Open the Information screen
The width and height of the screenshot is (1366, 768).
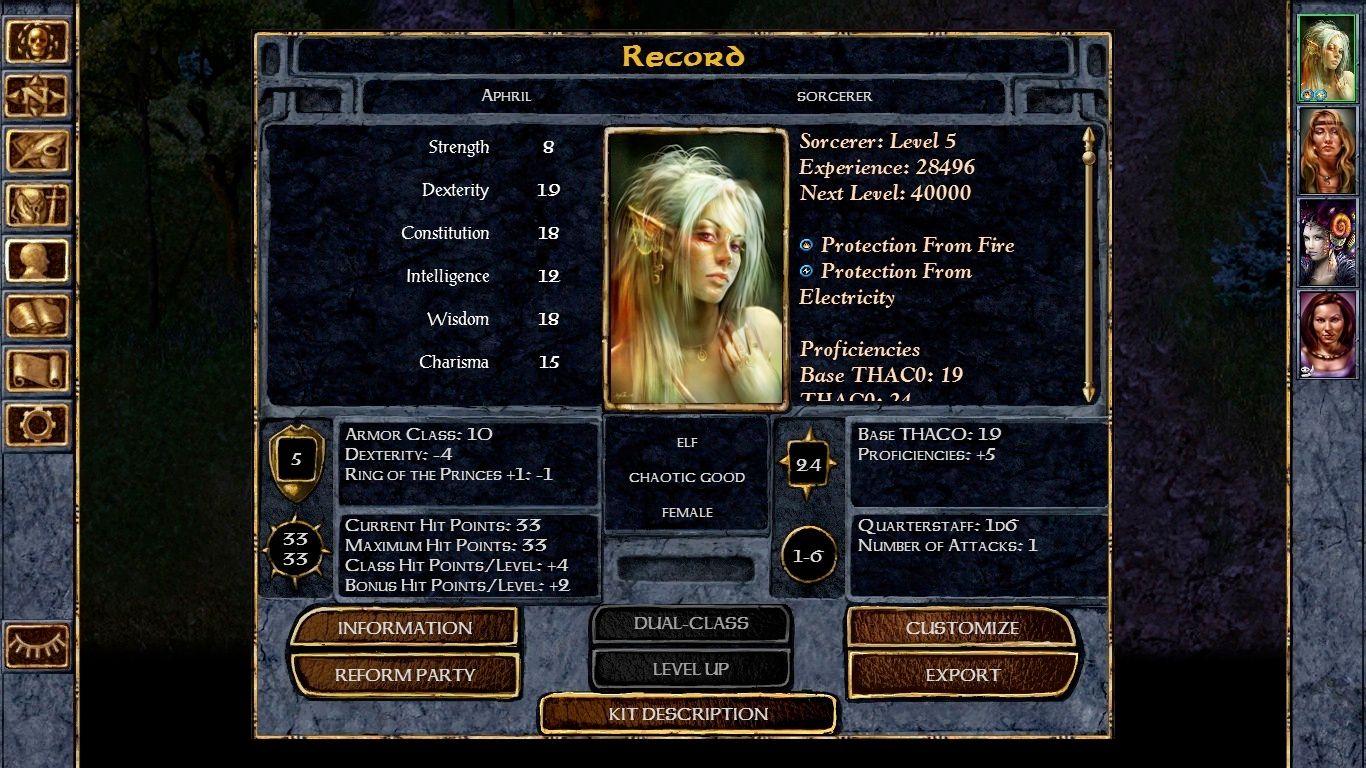pos(404,628)
